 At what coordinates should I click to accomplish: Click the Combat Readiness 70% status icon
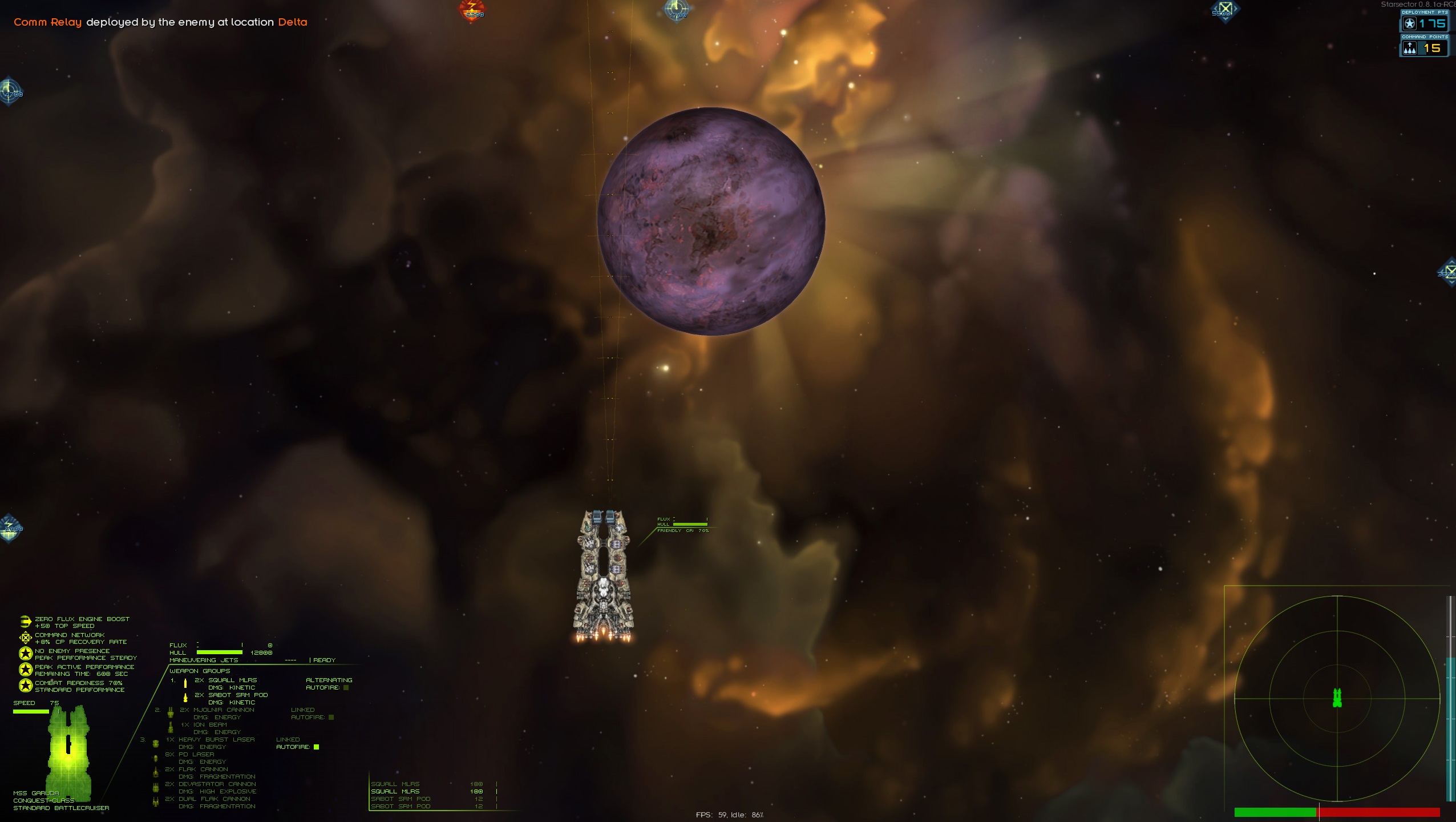[25, 686]
